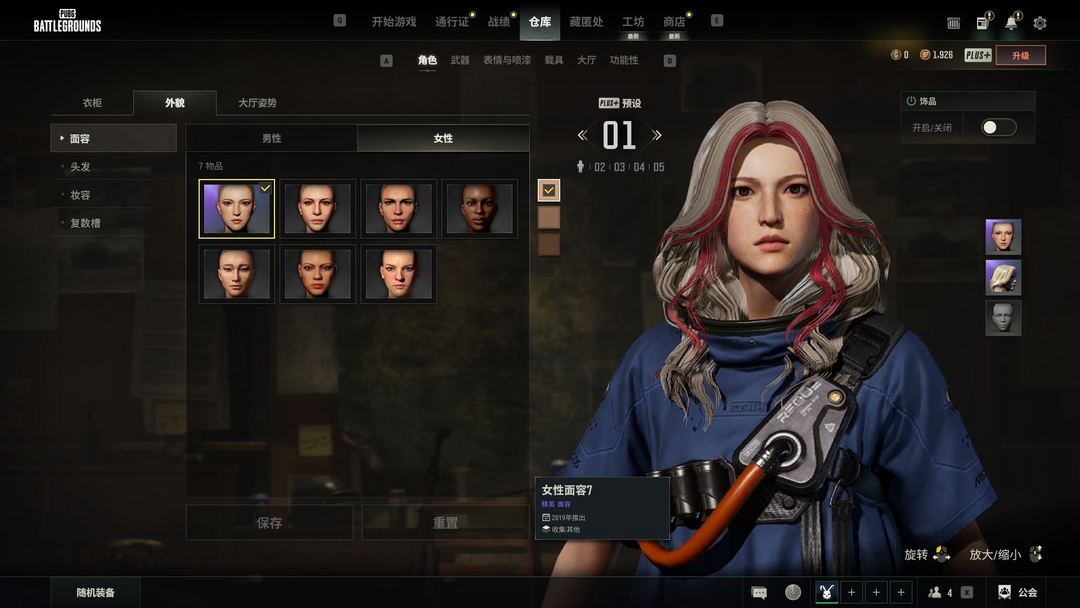The image size is (1080, 608).
Task: Choose the 妆容 makeup category
Action: click(80, 195)
